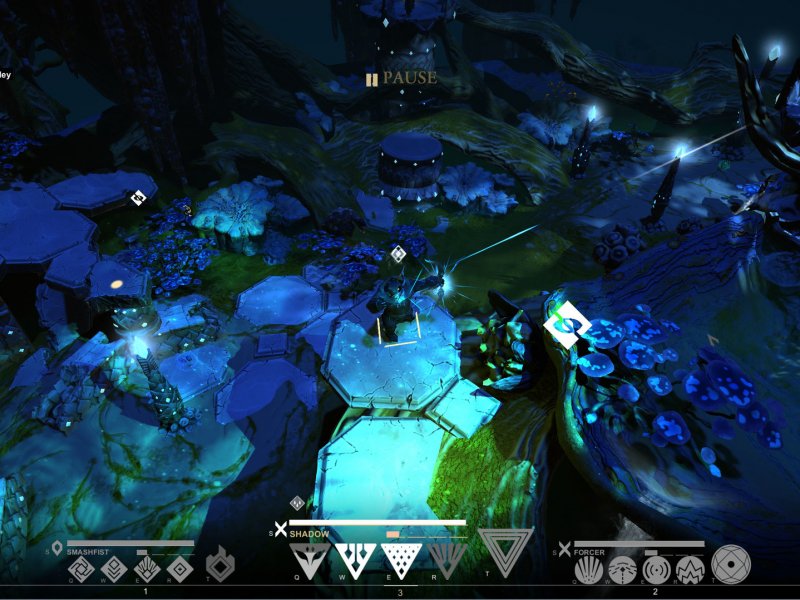Use Forcer's large geometric circle ultimate
The width and height of the screenshot is (800, 600).
pos(730,564)
